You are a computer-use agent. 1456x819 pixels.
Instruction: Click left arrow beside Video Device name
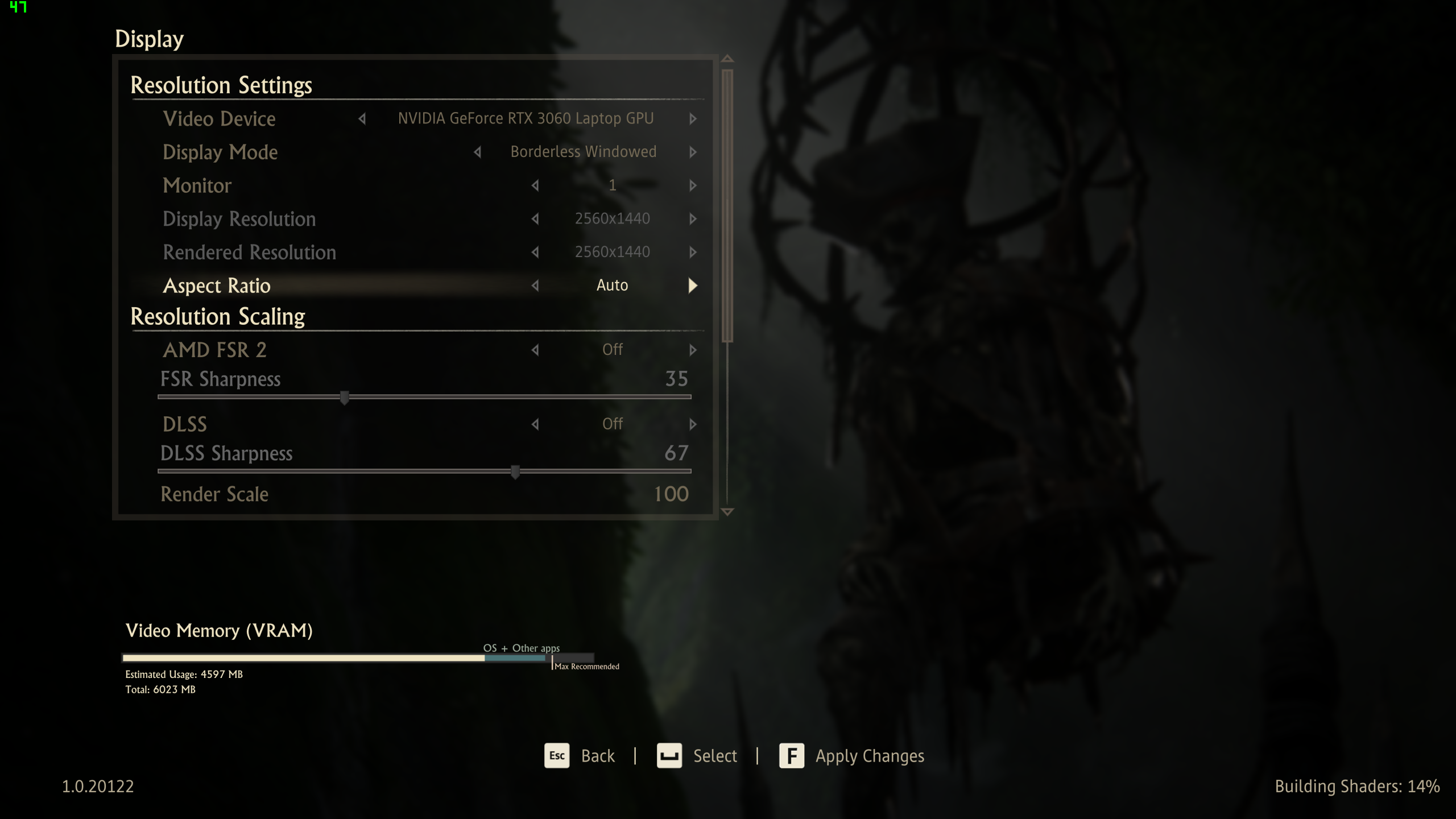pos(362,119)
